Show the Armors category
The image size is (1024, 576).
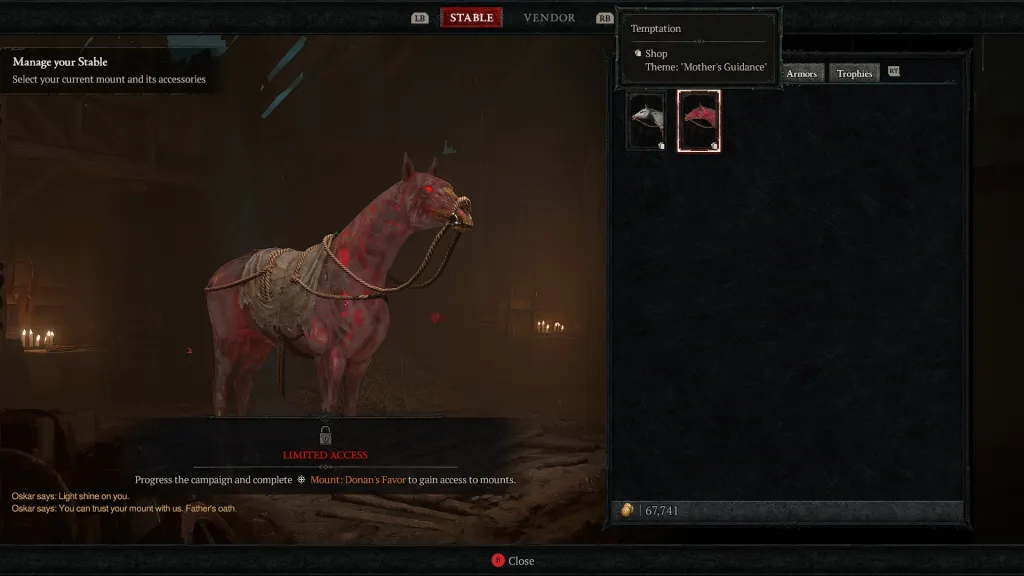(801, 73)
